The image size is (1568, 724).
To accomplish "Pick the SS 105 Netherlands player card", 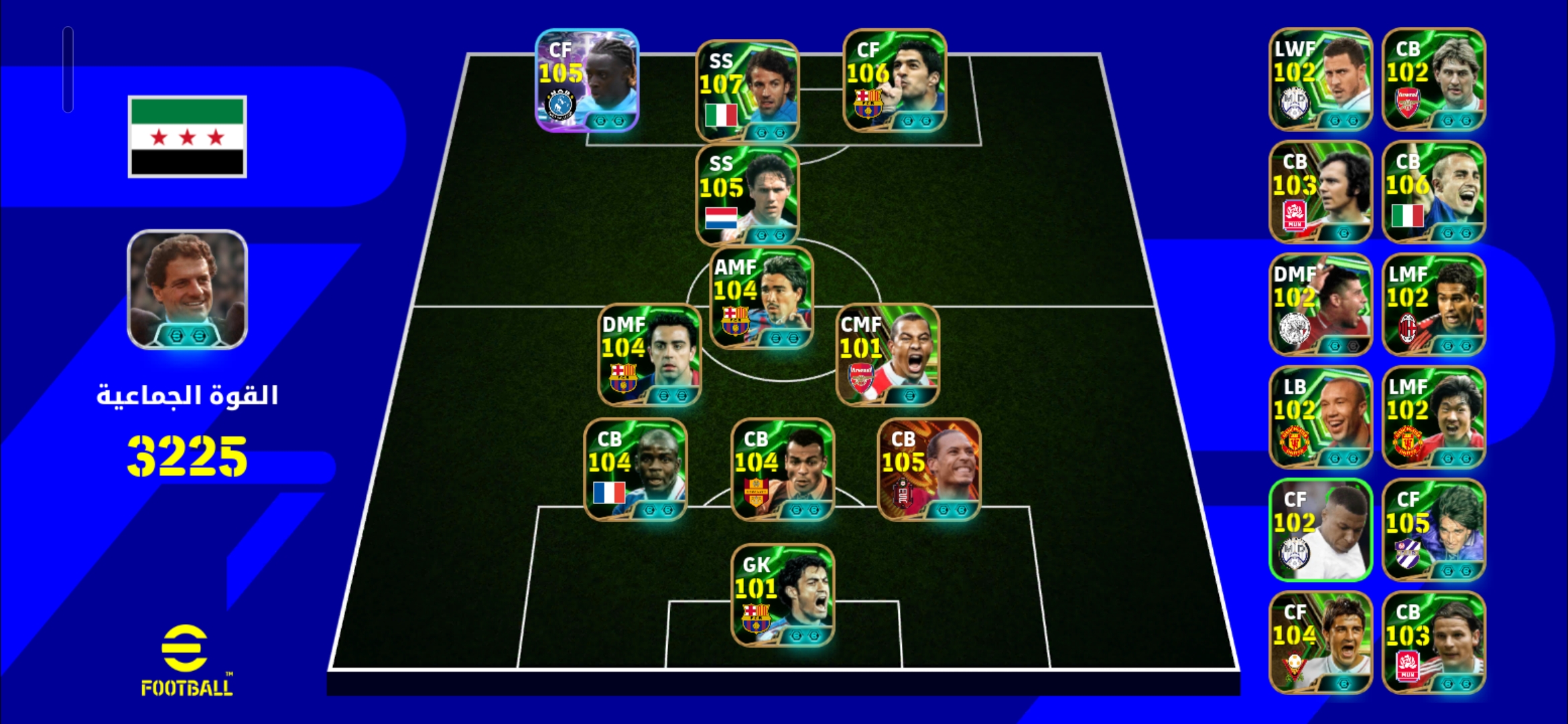I will [748, 195].
